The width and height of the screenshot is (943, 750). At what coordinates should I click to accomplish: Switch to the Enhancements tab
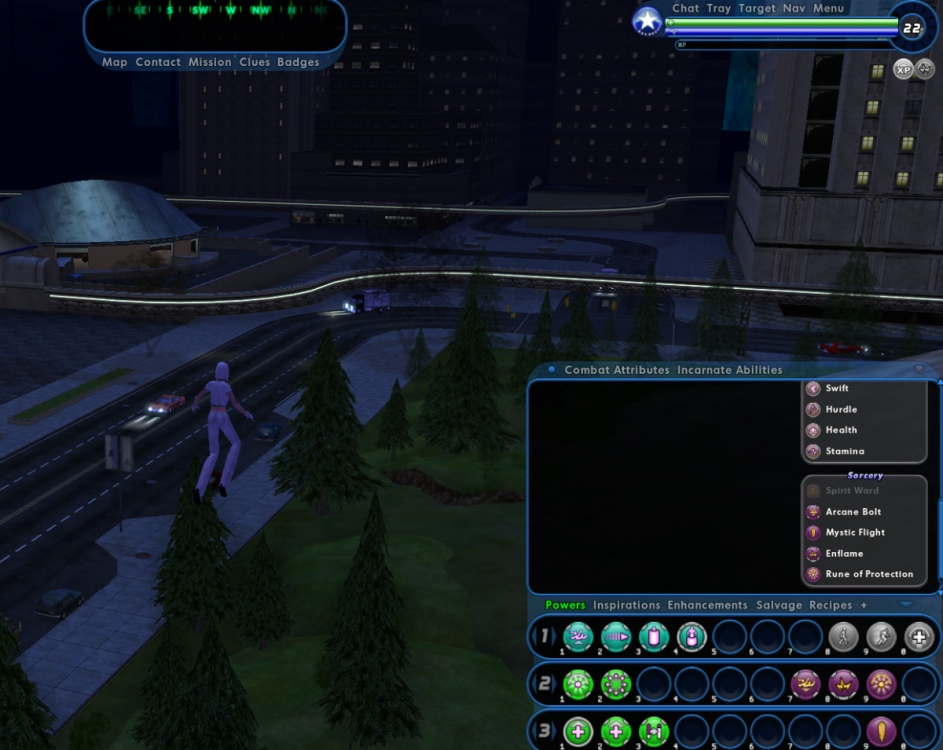707,605
